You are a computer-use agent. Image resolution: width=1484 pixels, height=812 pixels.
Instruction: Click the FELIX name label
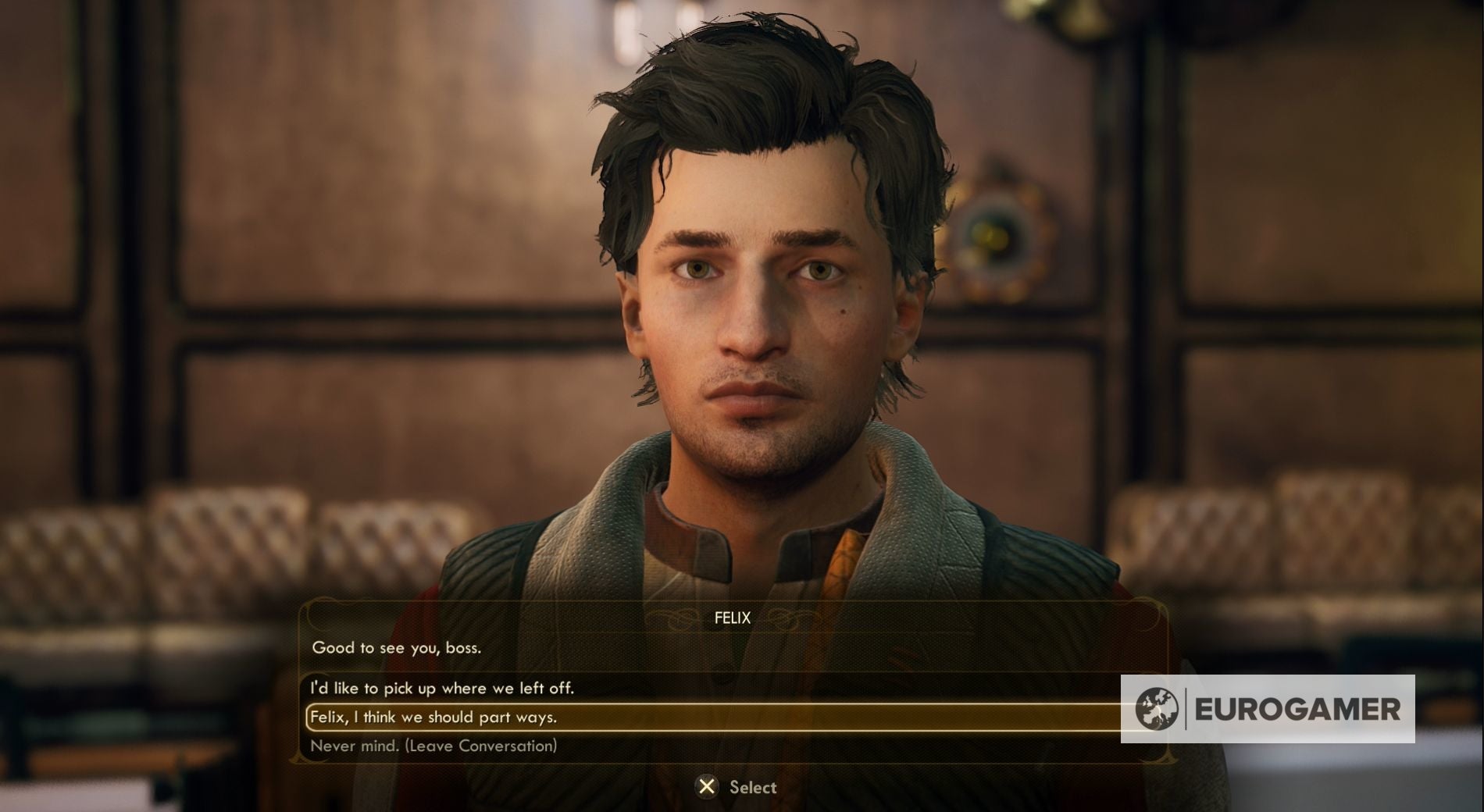pyautogui.click(x=732, y=618)
